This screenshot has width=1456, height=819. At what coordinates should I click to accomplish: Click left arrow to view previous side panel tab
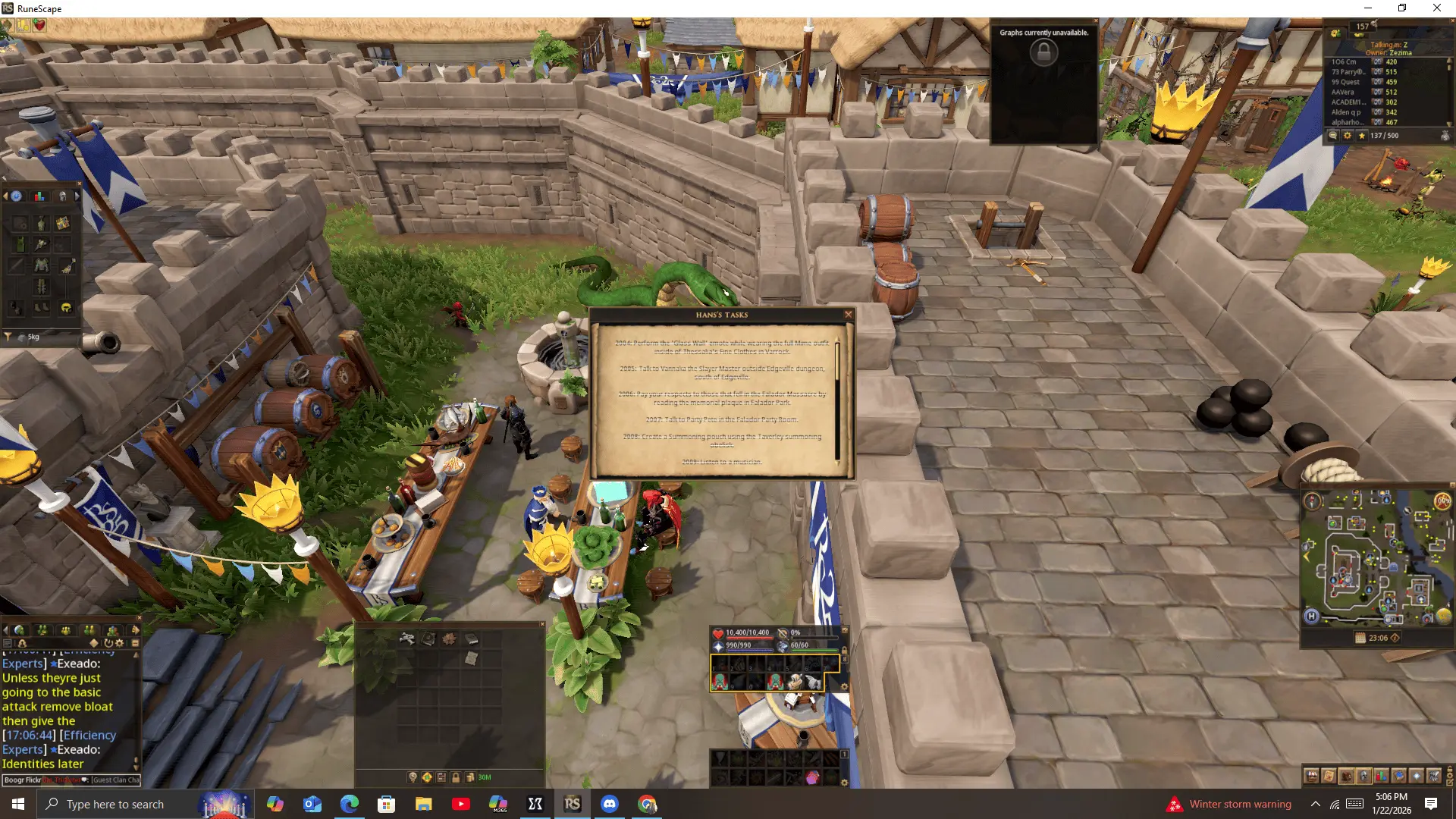point(5,196)
